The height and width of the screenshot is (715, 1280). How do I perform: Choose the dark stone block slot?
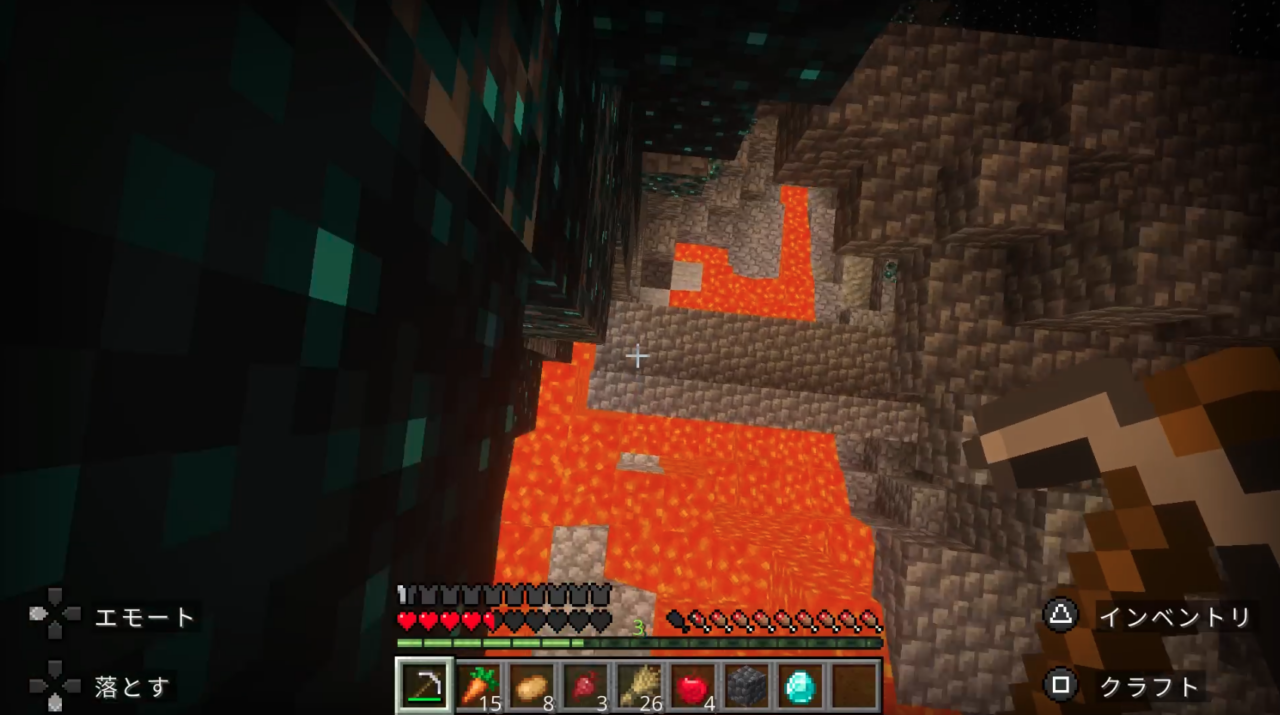coord(747,686)
